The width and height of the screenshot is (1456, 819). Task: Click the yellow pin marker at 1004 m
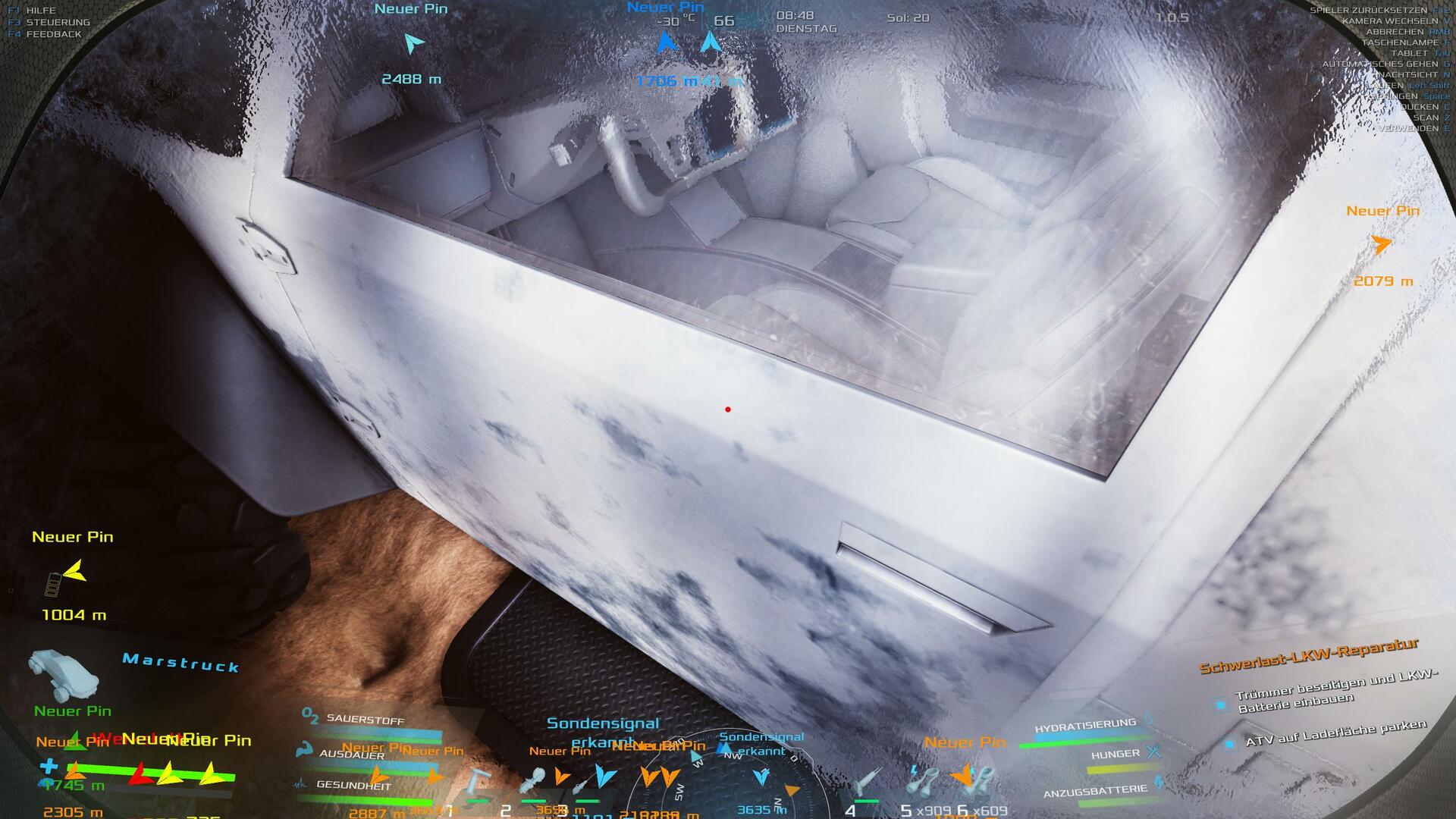tap(74, 572)
